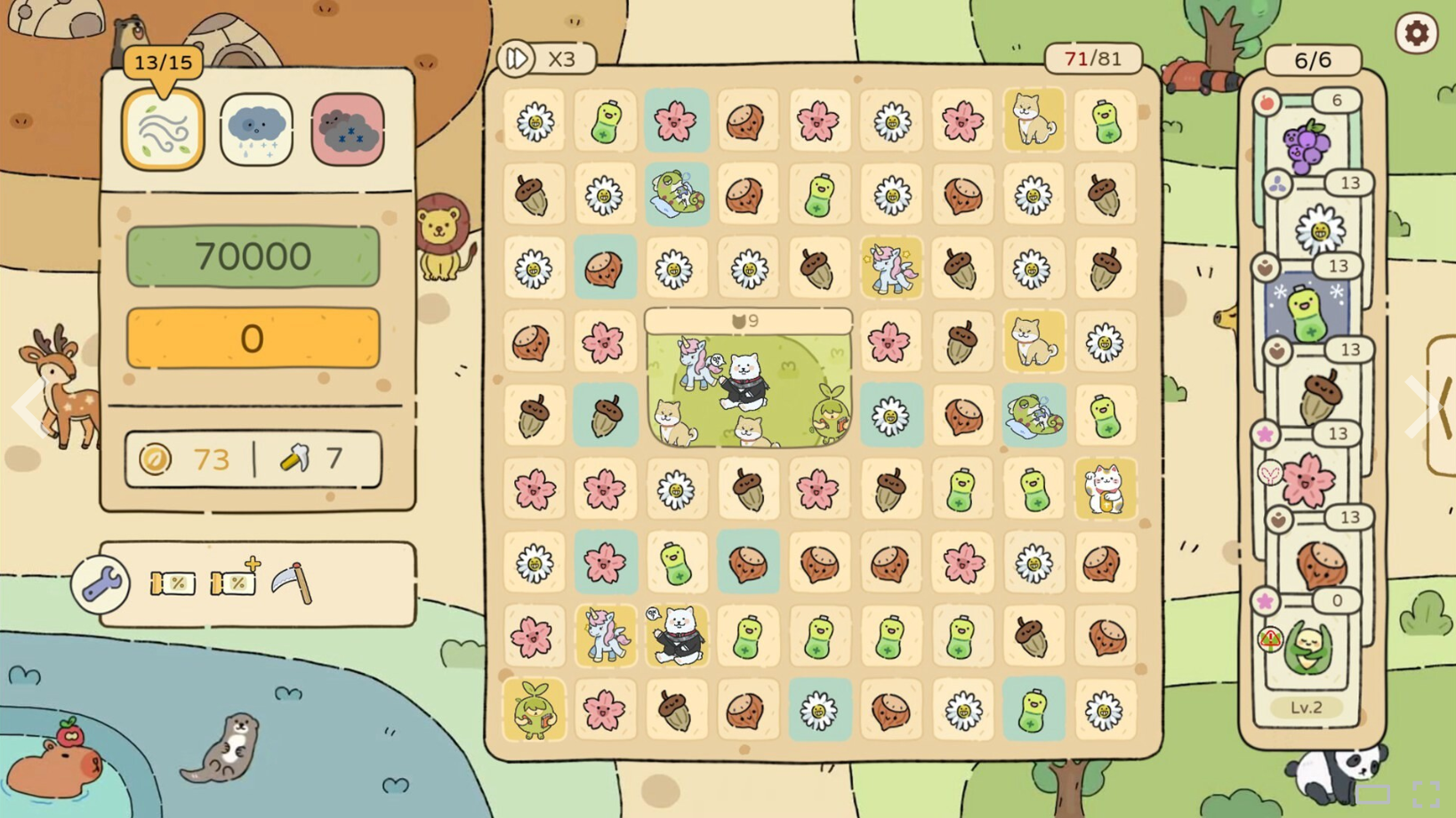
Task: Go to next area with right arrow
Action: [x=1421, y=407]
